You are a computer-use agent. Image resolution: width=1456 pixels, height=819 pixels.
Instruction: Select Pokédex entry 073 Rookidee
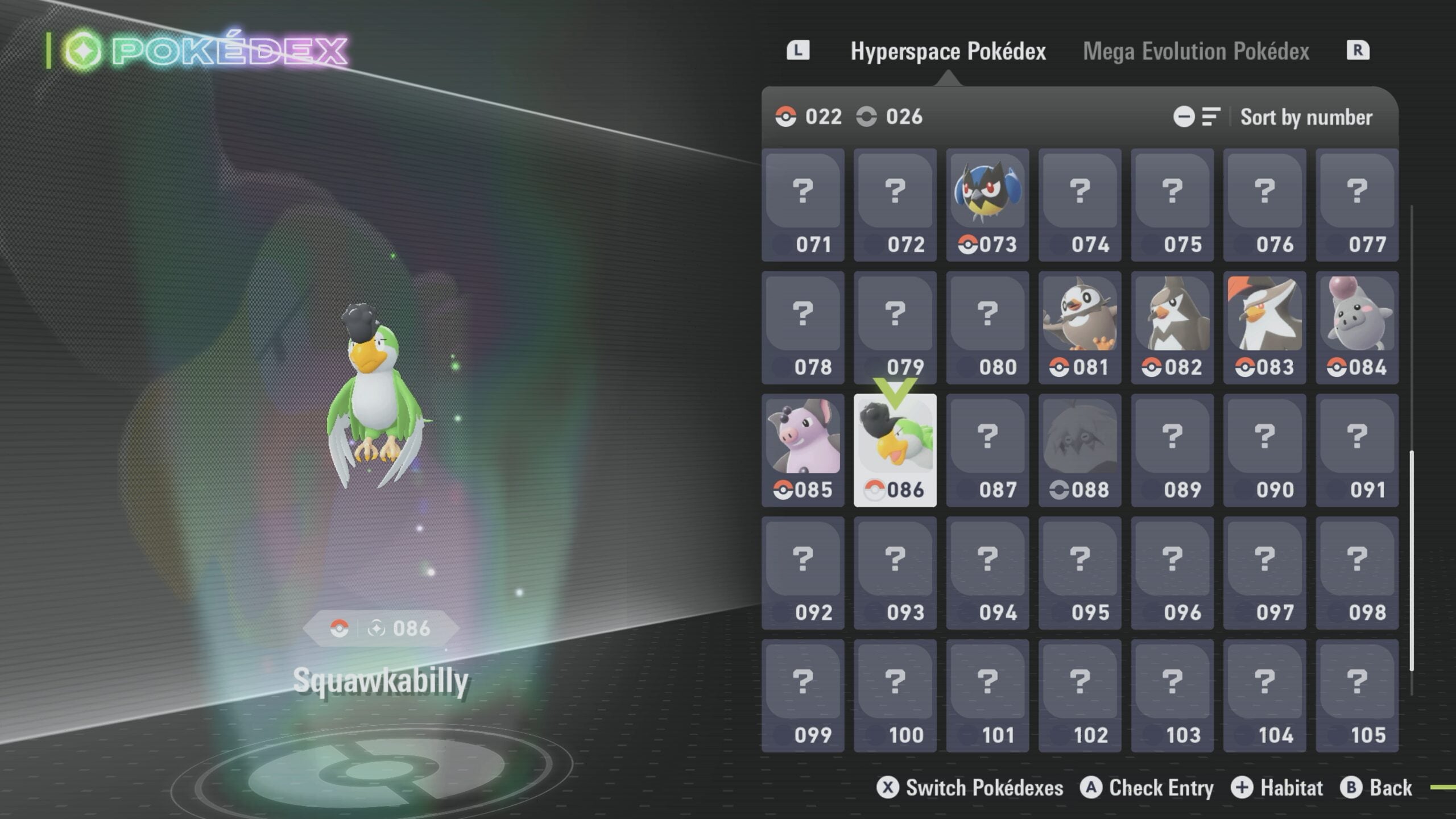987,205
